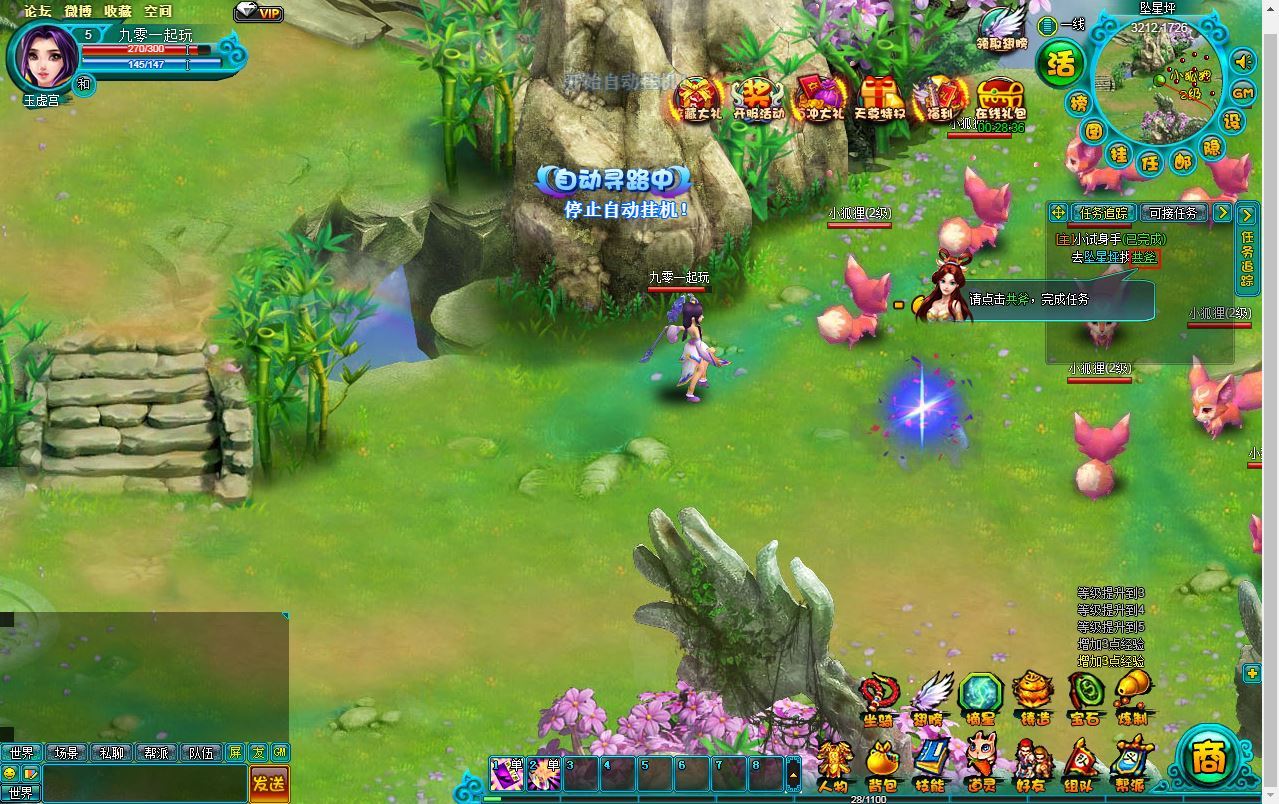This screenshot has height=804, width=1279.
Task: Open the 福利 welfare rewards icon
Action: click(939, 98)
